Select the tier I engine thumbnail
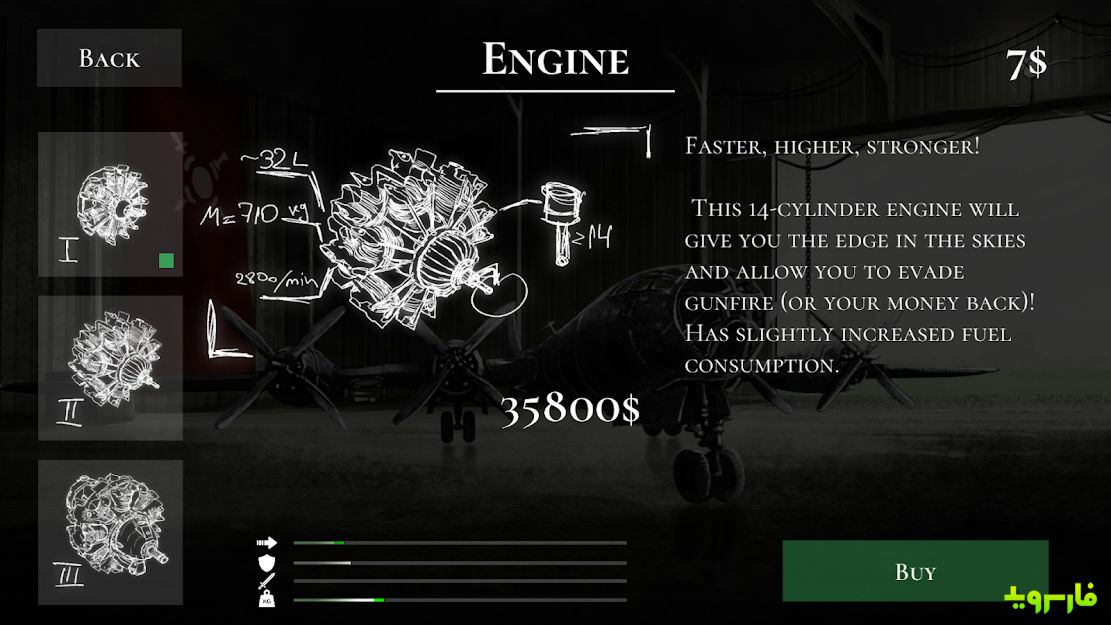1111x625 pixels. click(x=110, y=204)
